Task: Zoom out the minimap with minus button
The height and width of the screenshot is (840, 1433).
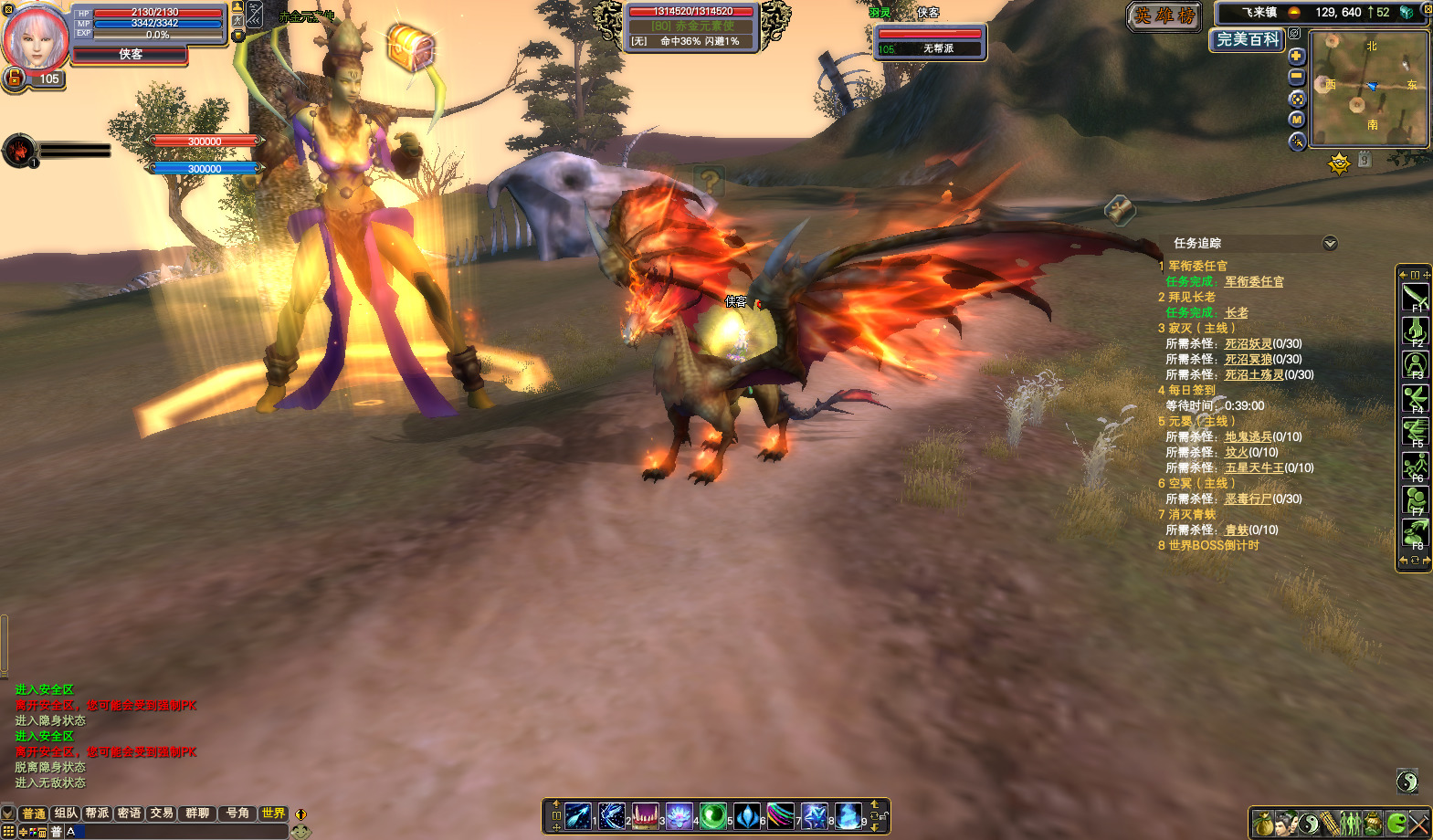Action: point(1296,78)
